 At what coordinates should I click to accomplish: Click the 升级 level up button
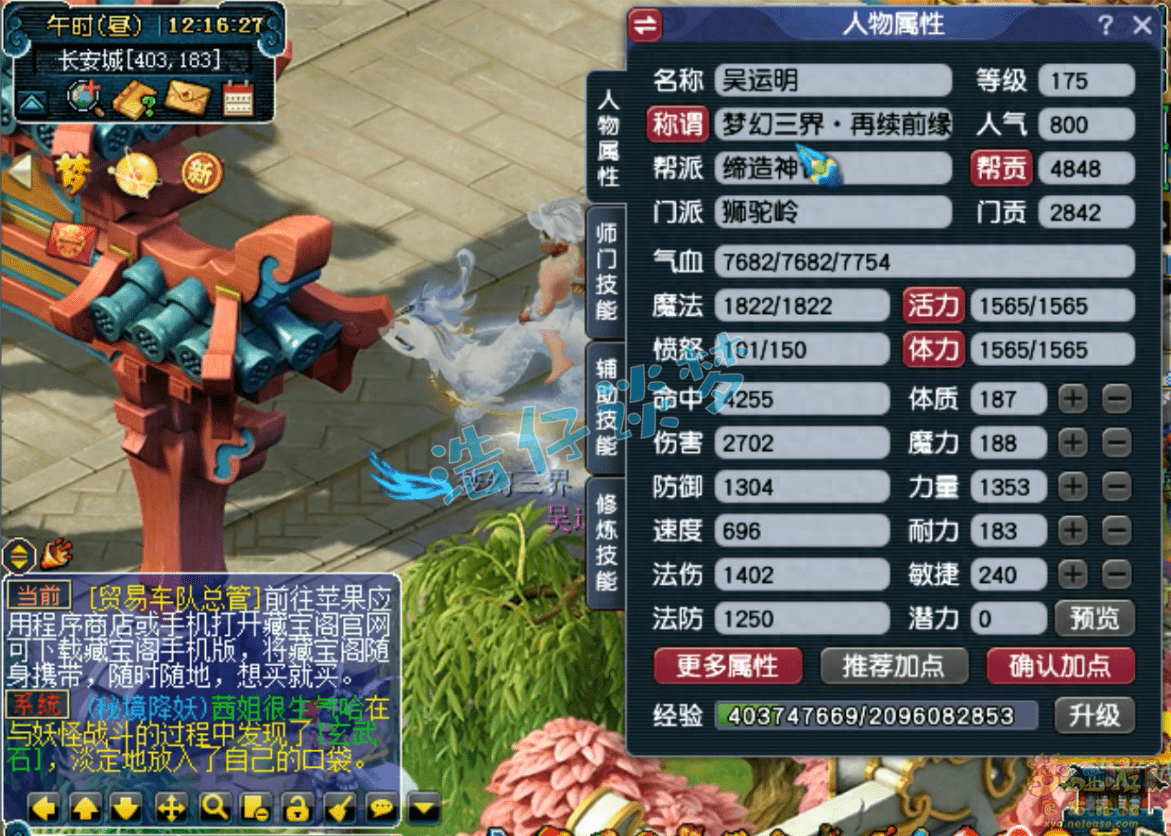(1094, 715)
